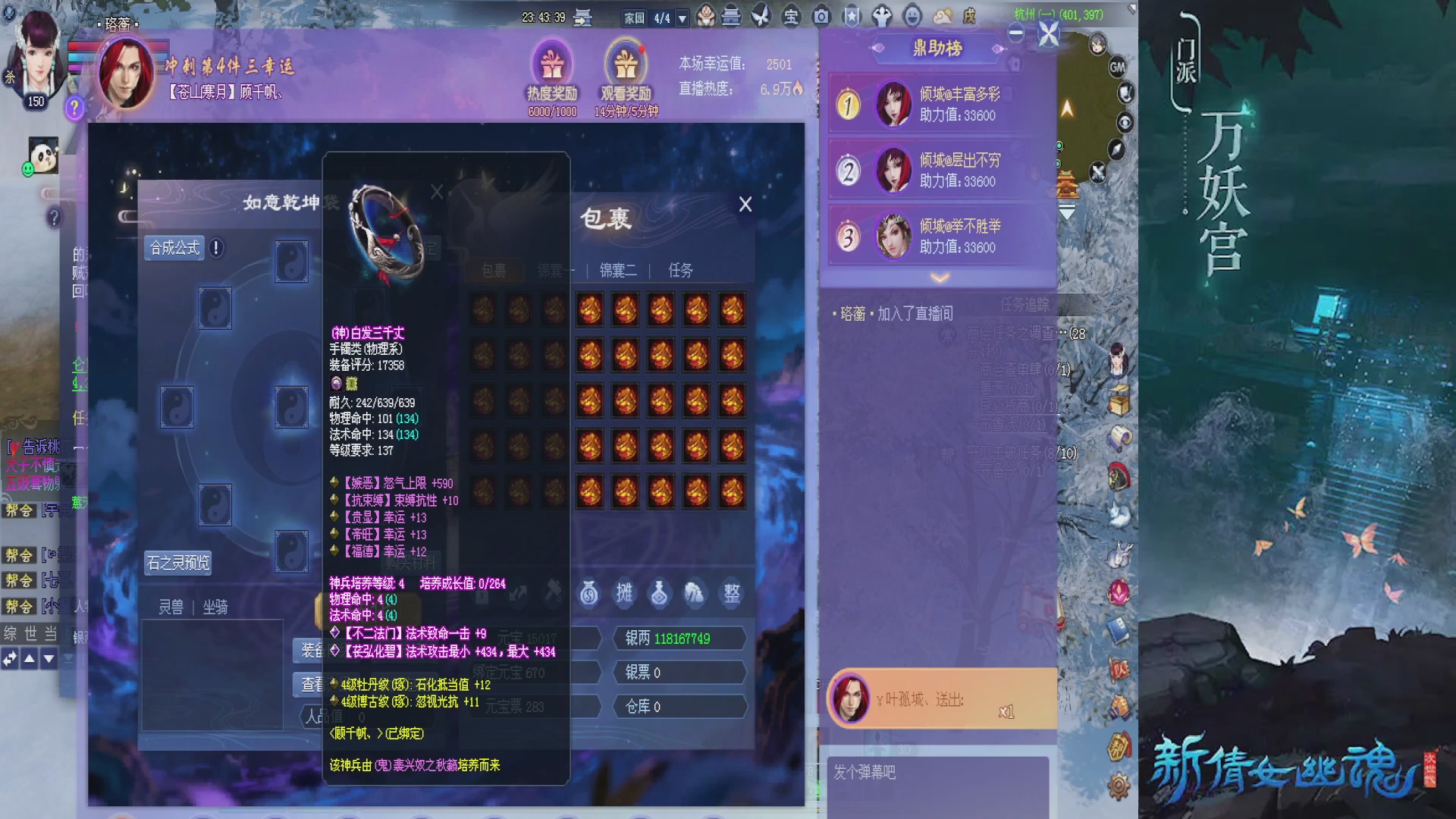Image resolution: width=1456 pixels, height=819 pixels.
Task: Sort the bag with the 整 icon
Action: point(733,594)
